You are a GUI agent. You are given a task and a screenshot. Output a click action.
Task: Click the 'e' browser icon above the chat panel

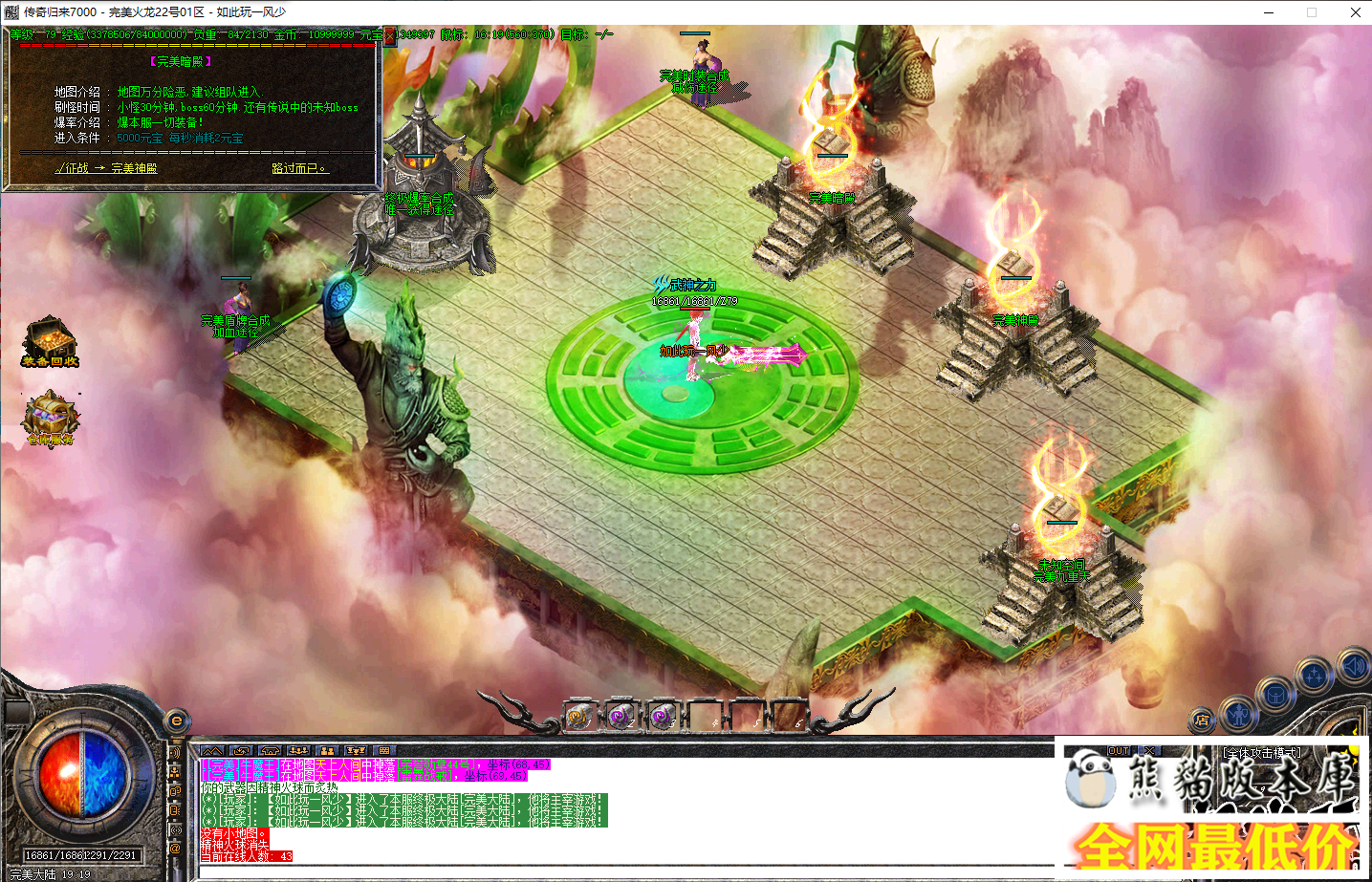(x=177, y=723)
